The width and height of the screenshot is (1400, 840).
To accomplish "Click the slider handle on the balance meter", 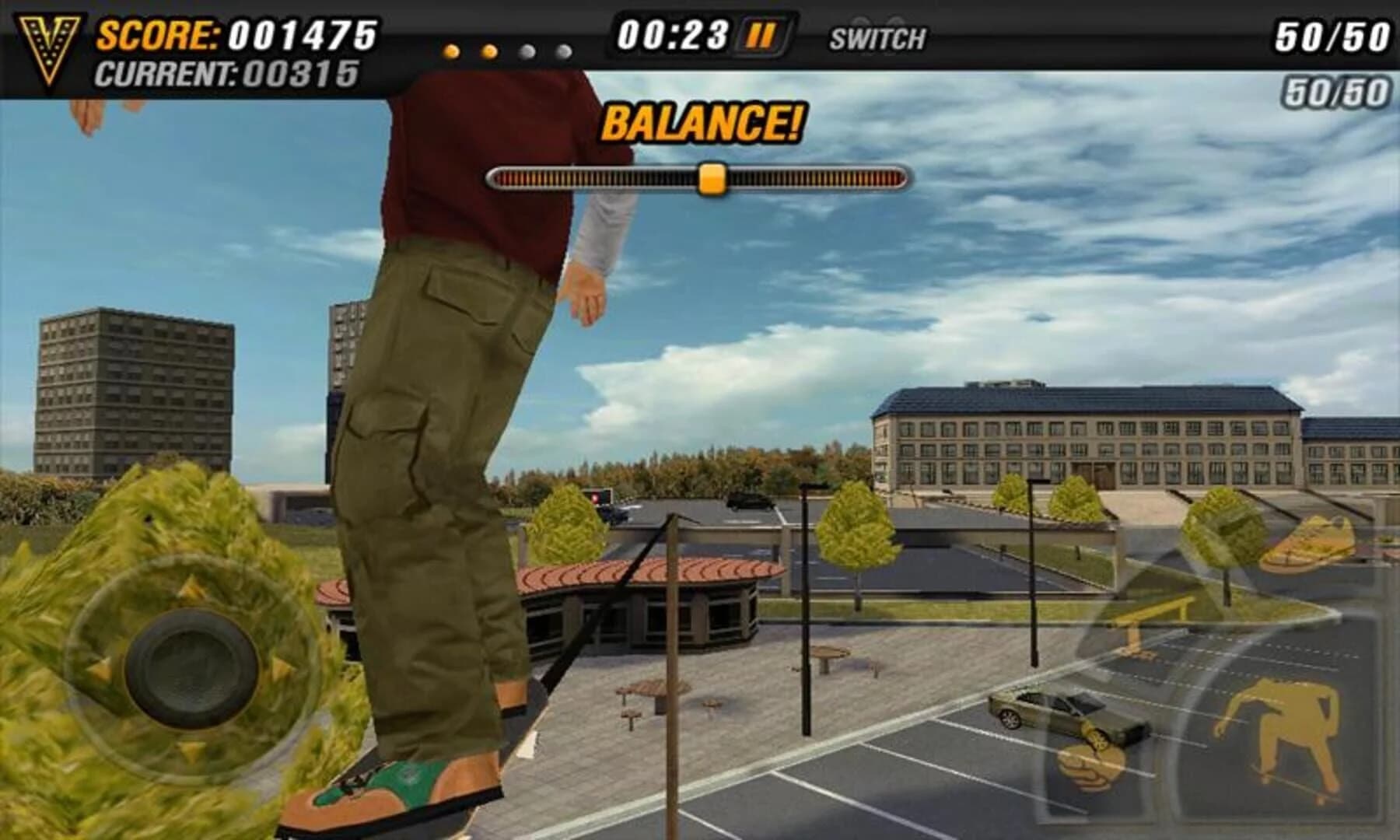I will tap(712, 177).
